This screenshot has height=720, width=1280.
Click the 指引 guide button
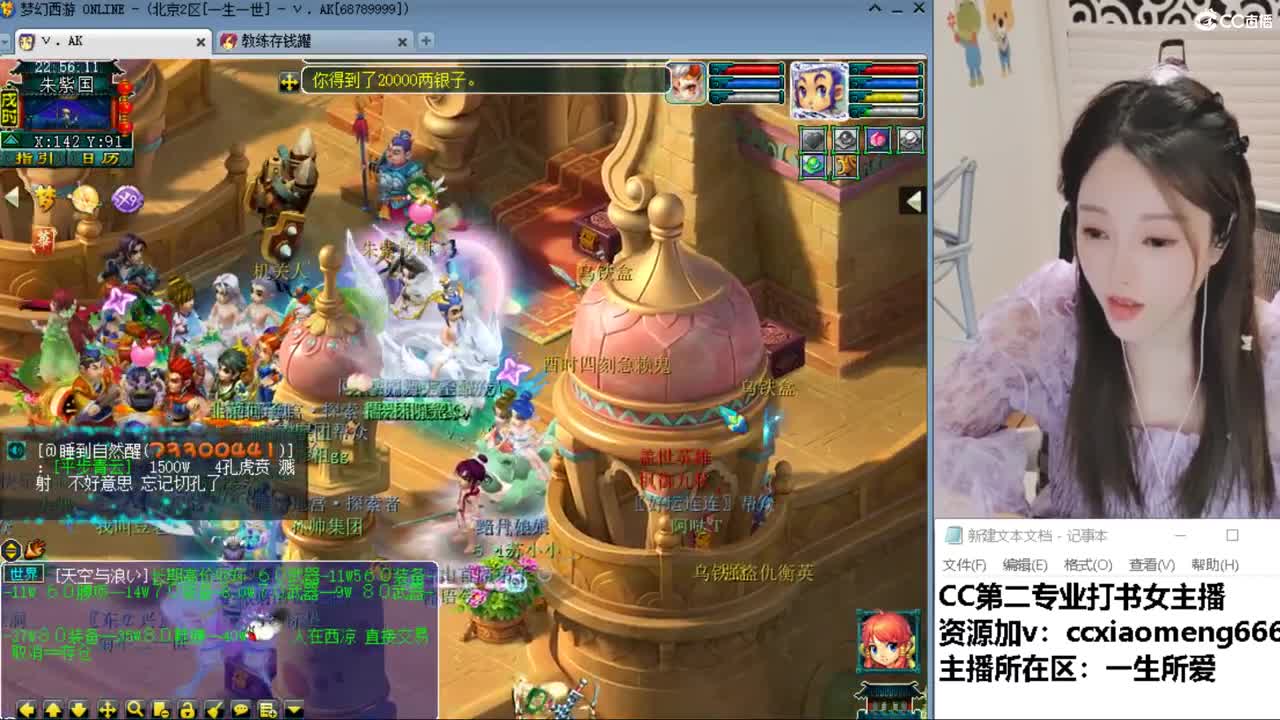point(36,158)
